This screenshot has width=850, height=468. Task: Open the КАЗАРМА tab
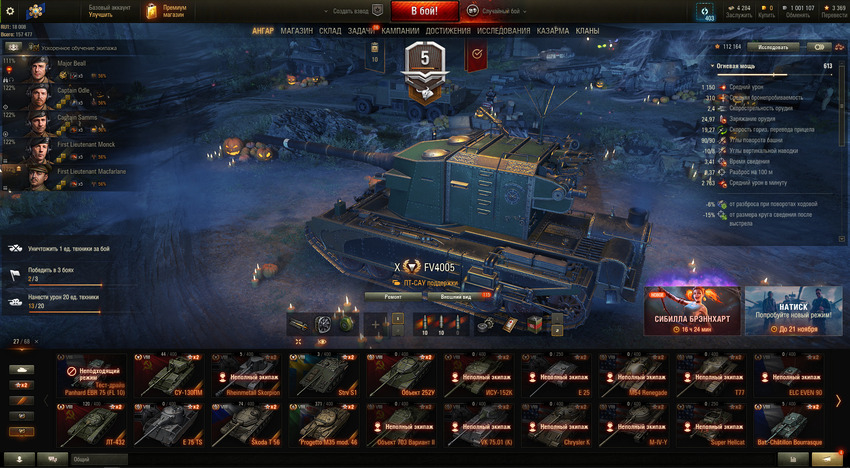click(553, 31)
